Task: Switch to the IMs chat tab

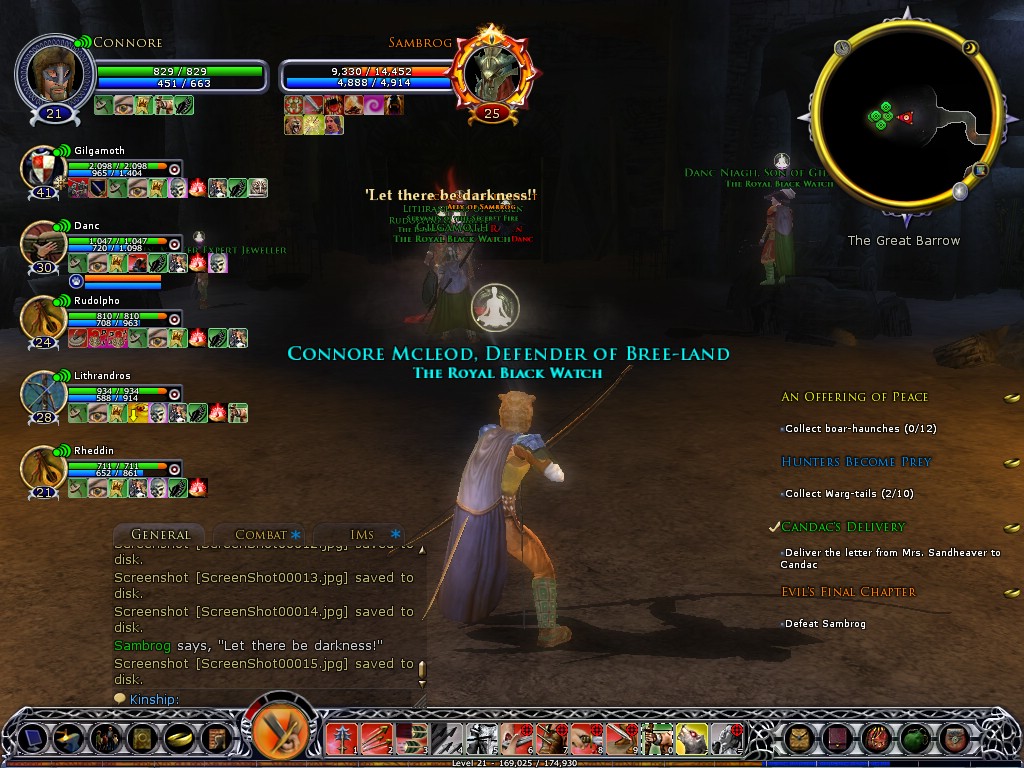Action: coord(362,535)
